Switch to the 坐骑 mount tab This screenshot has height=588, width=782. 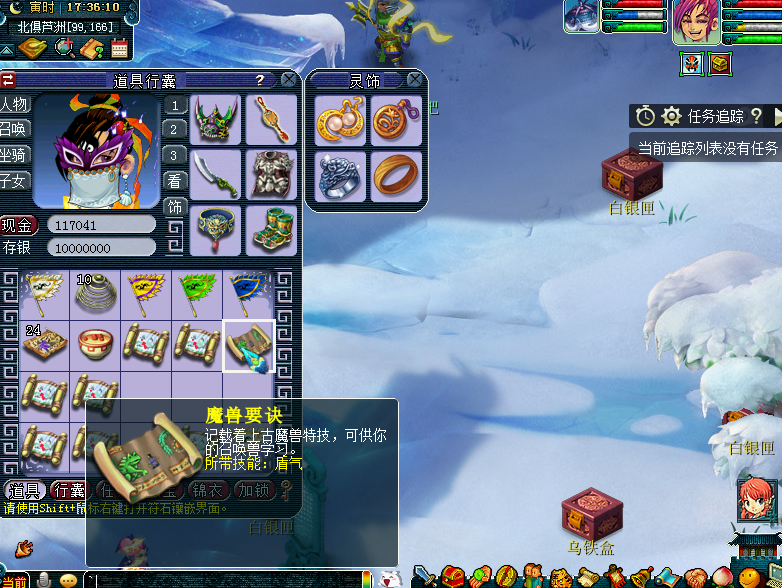click(x=15, y=156)
